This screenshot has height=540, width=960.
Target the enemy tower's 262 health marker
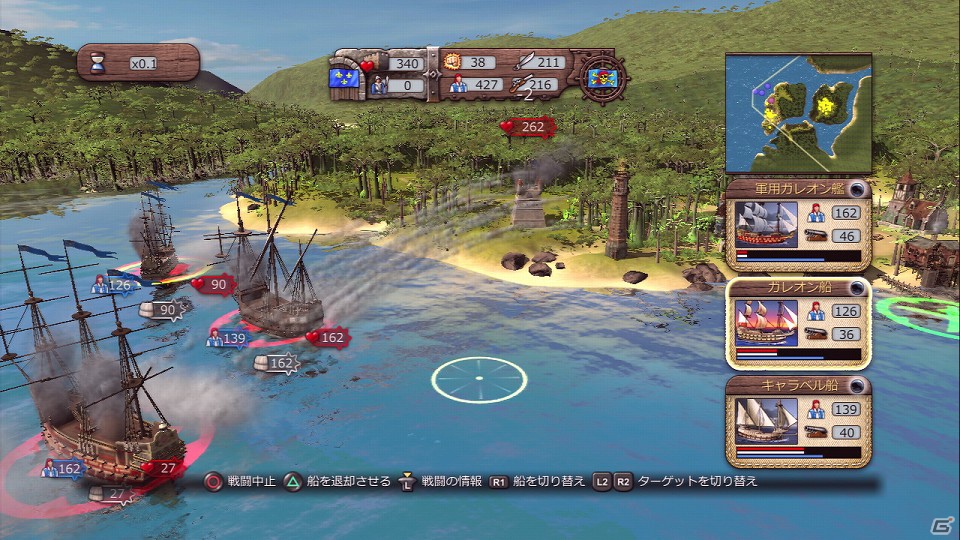527,127
